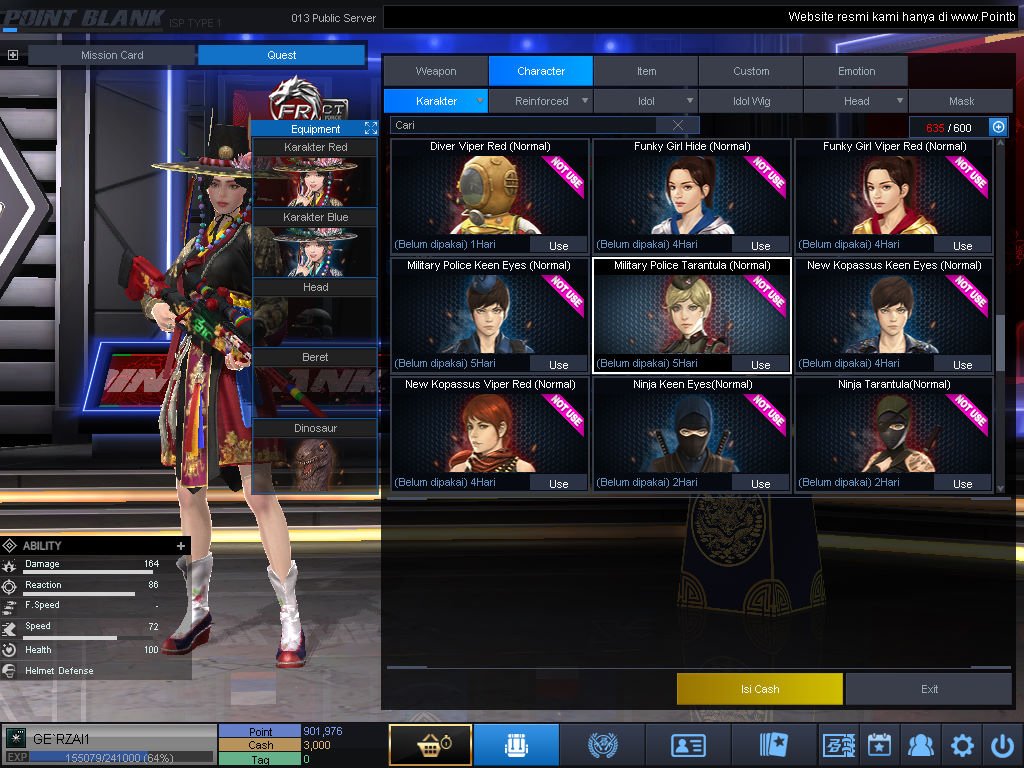Clear the search box with the X
This screenshot has width=1024, height=768.
(x=678, y=125)
